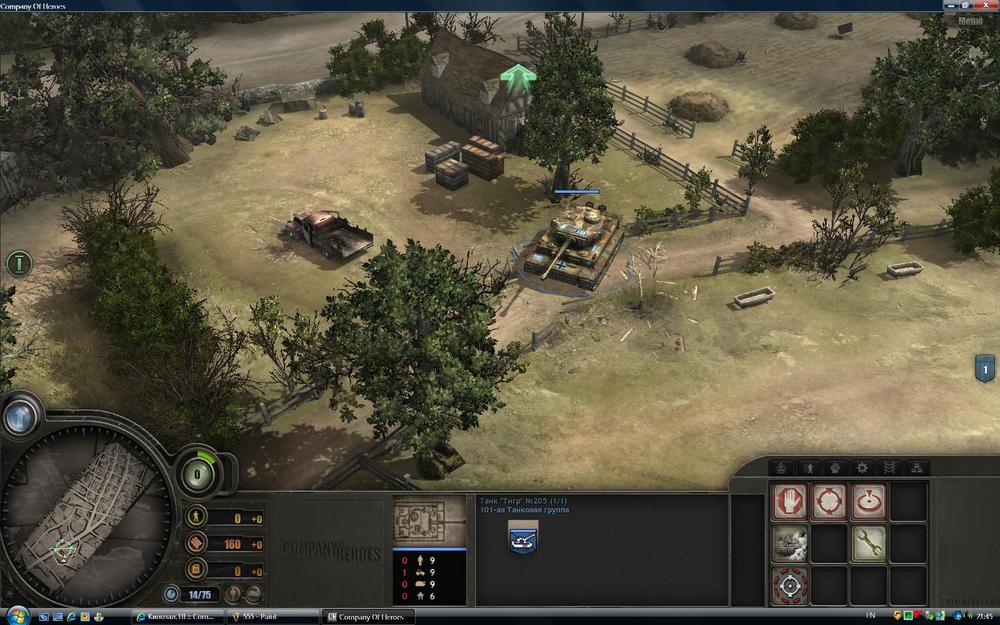Viewport: 1000px width, 625px height.
Task: Click the green circular indicator at the left edge
Action: [18, 265]
